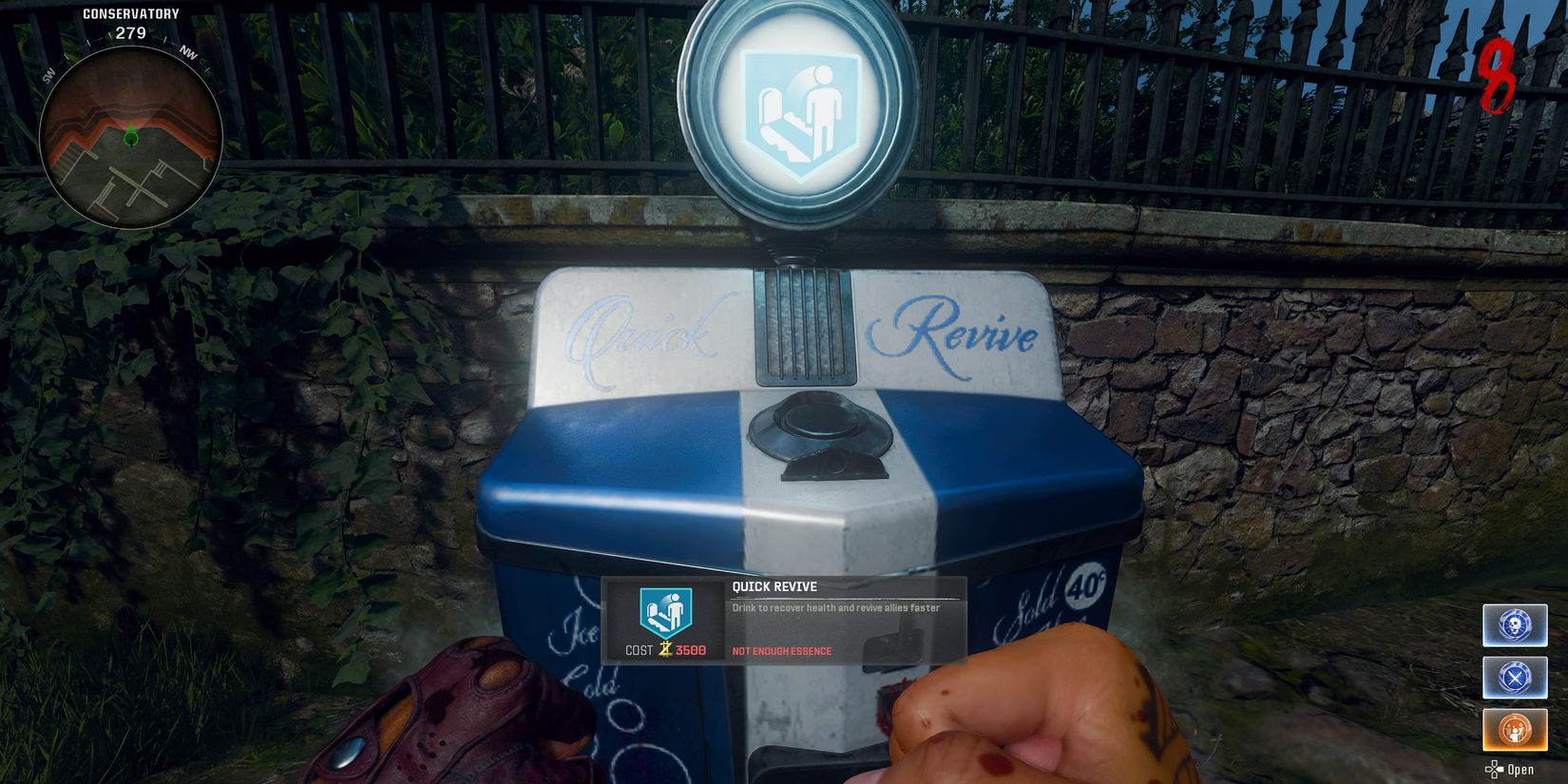Click the 3500 cost value
Screen dimensions: 1568x784
[x=692, y=650]
